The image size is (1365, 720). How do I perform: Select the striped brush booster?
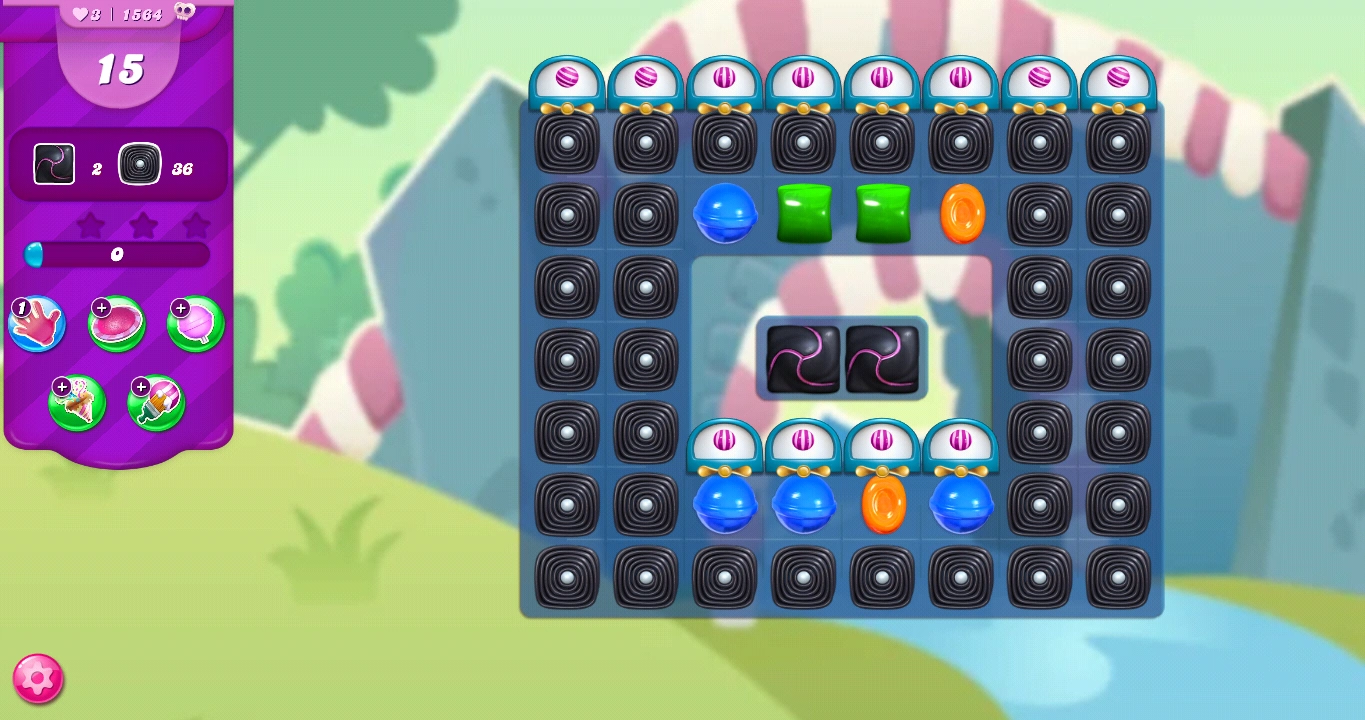[155, 403]
